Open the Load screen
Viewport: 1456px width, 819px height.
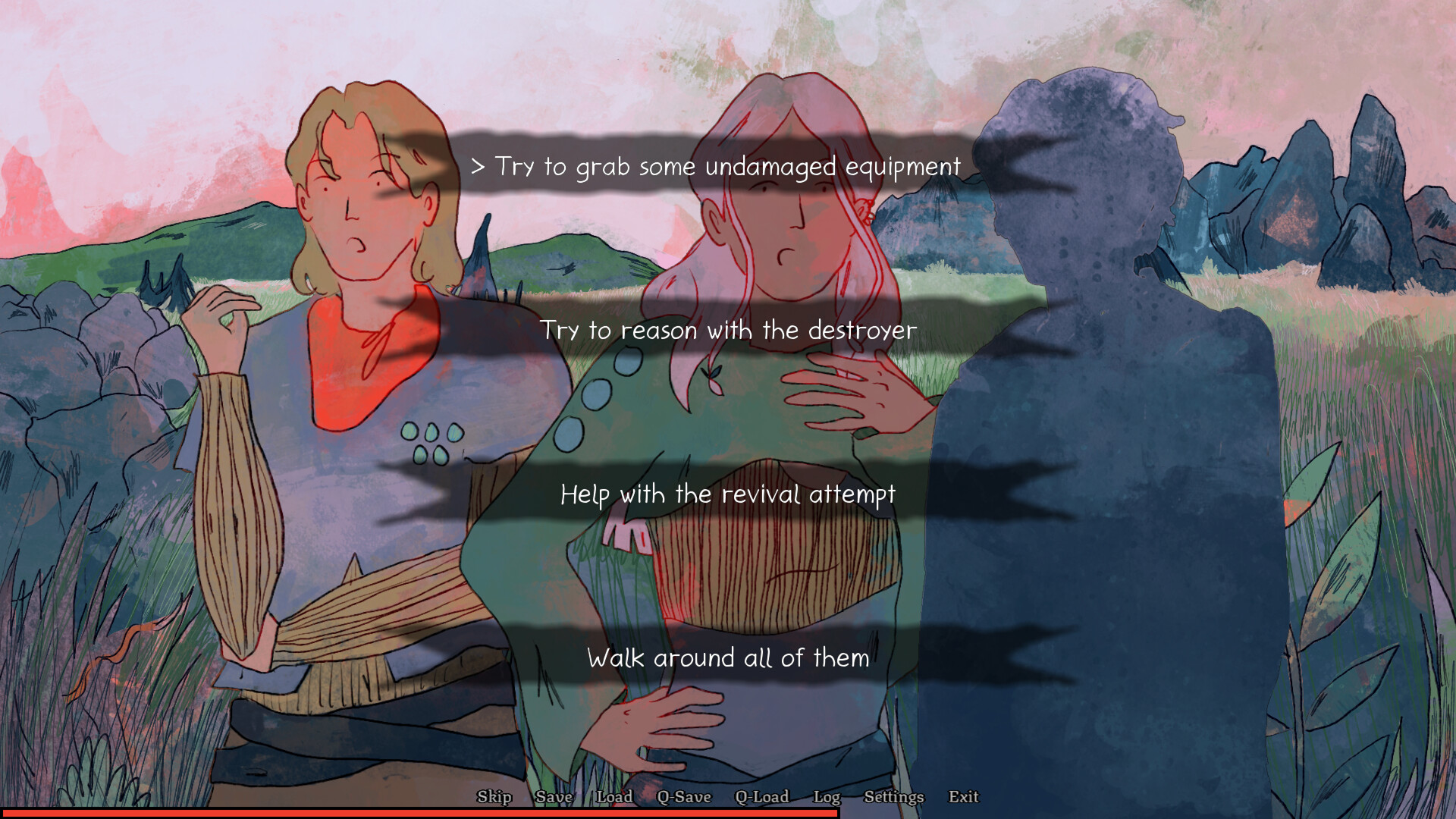(615, 797)
